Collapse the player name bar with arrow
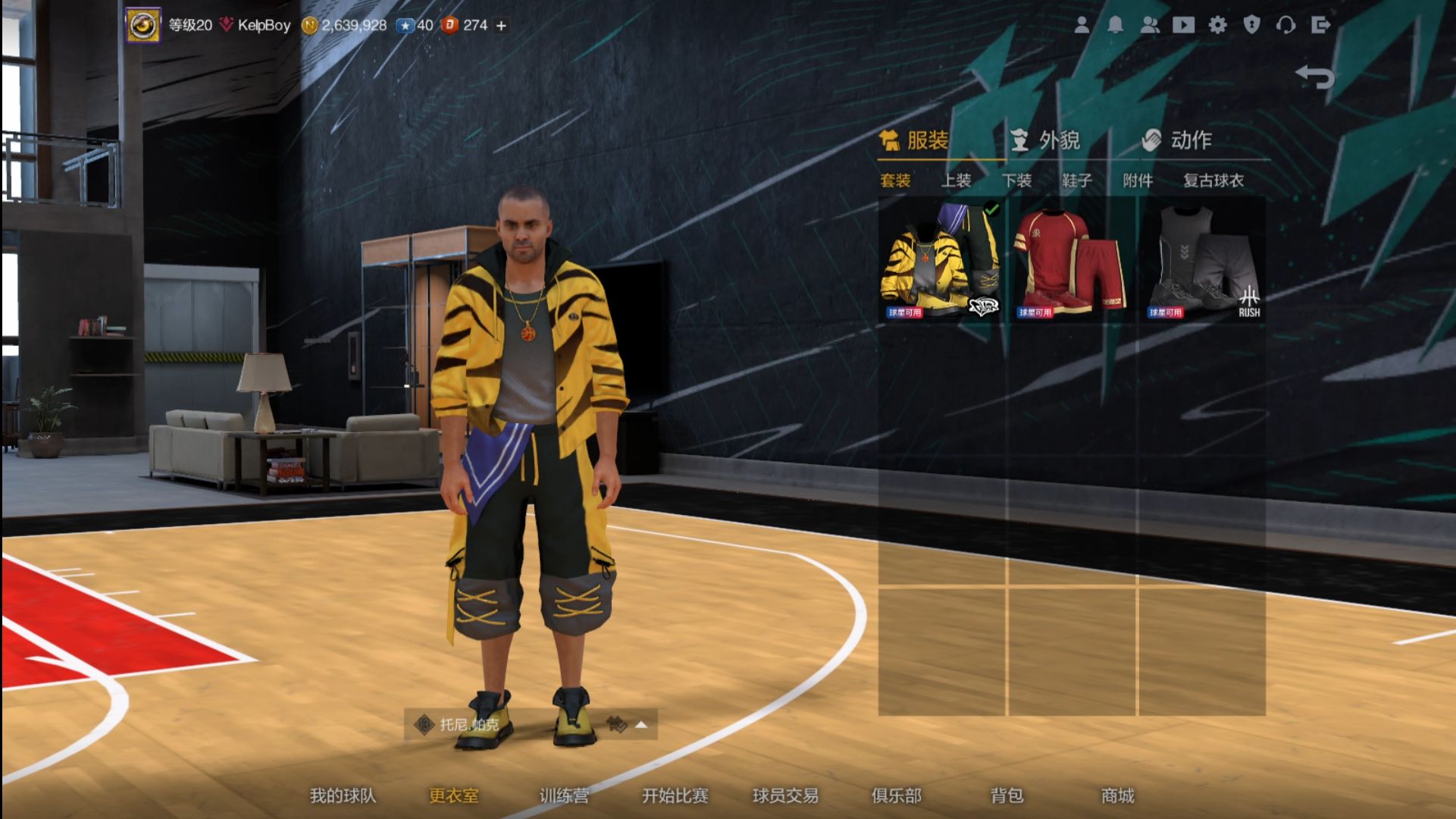 640,726
